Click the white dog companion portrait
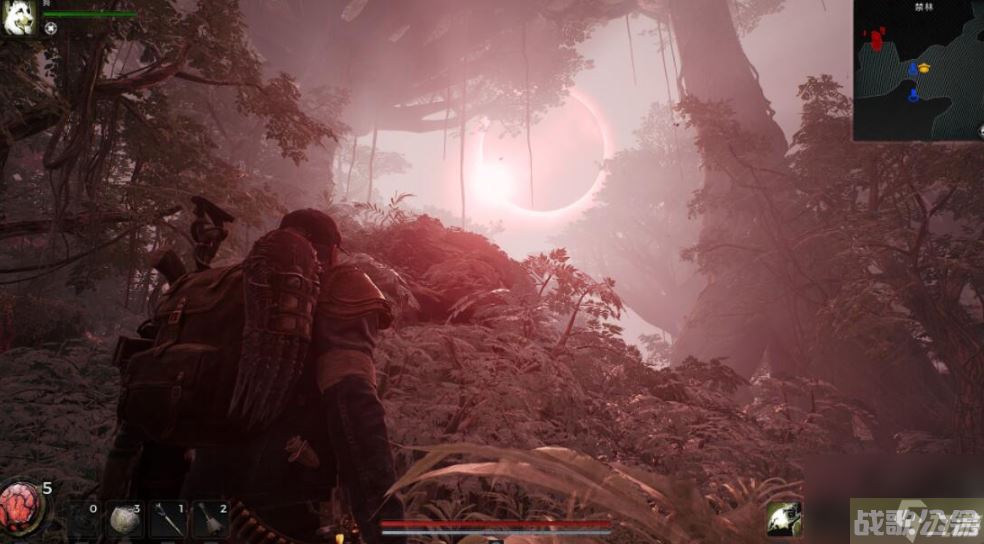Viewport: 984px width, 544px height. click(x=19, y=18)
